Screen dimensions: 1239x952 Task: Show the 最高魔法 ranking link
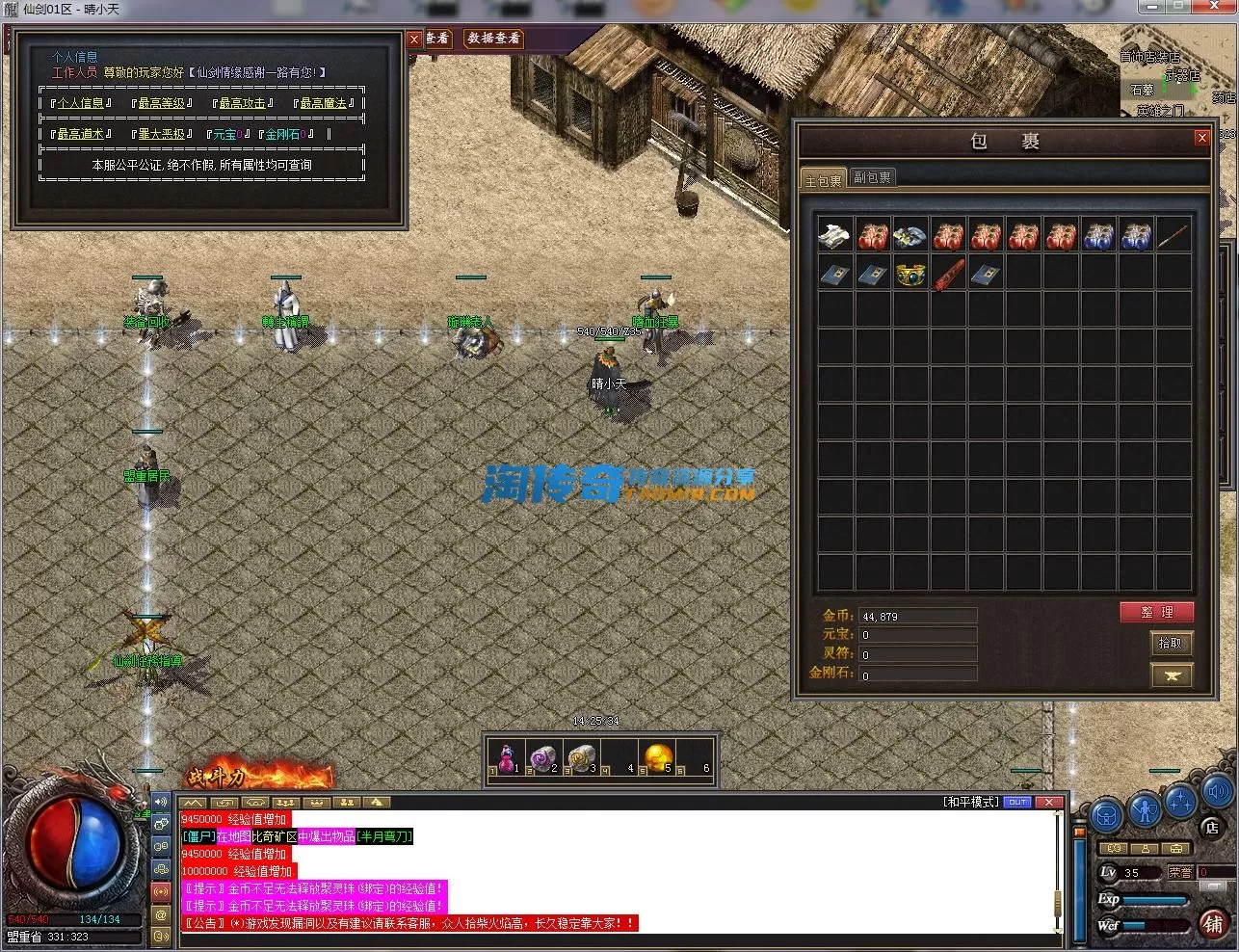coord(322,103)
